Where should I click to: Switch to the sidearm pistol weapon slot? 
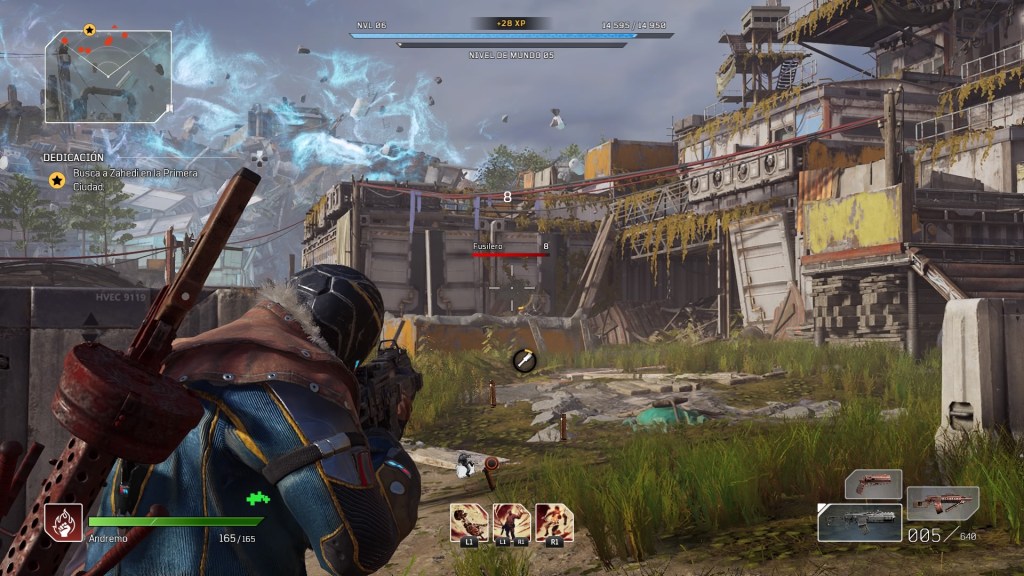click(873, 484)
